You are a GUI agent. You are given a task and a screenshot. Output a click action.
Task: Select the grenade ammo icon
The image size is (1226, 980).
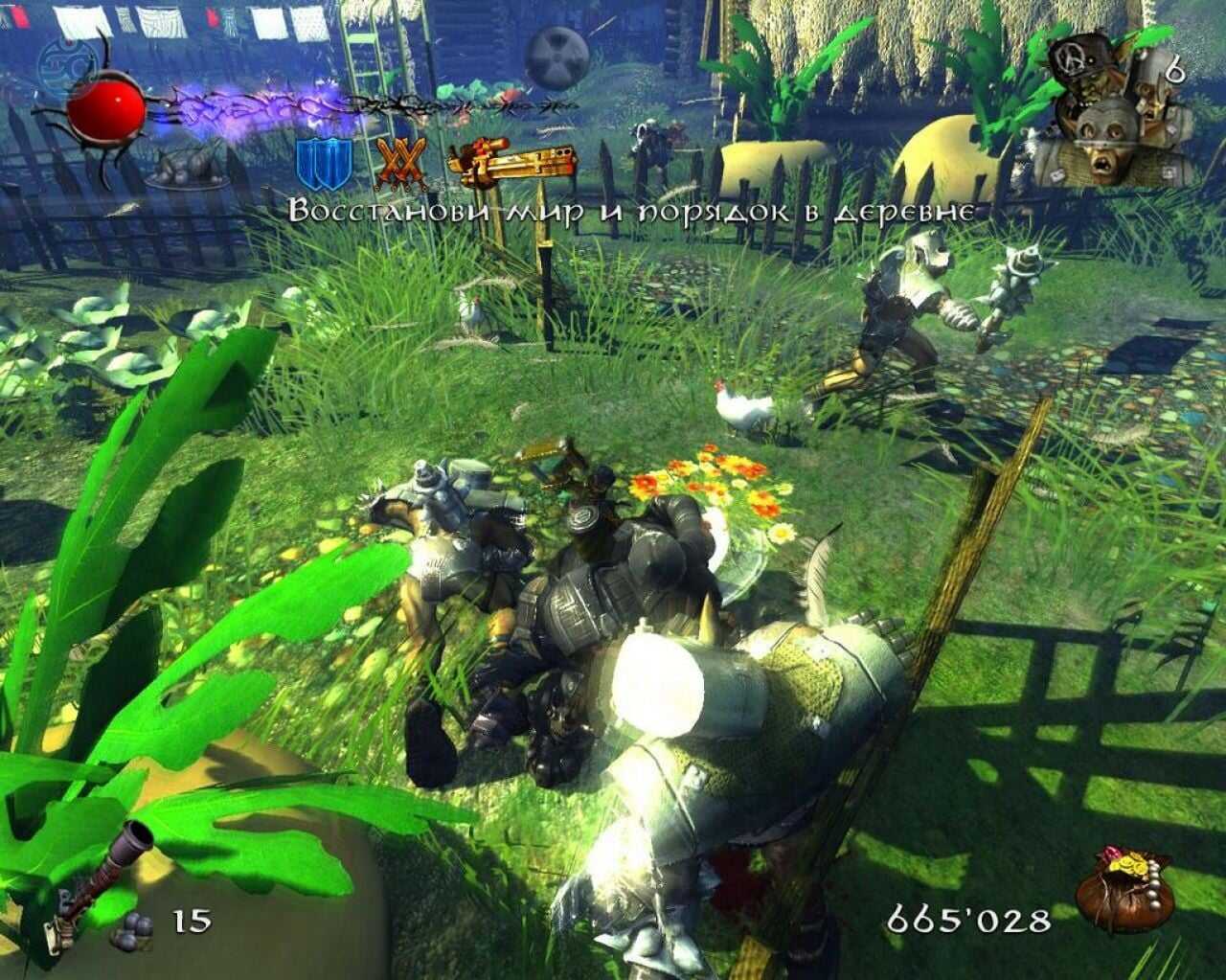pyautogui.click(x=131, y=927)
